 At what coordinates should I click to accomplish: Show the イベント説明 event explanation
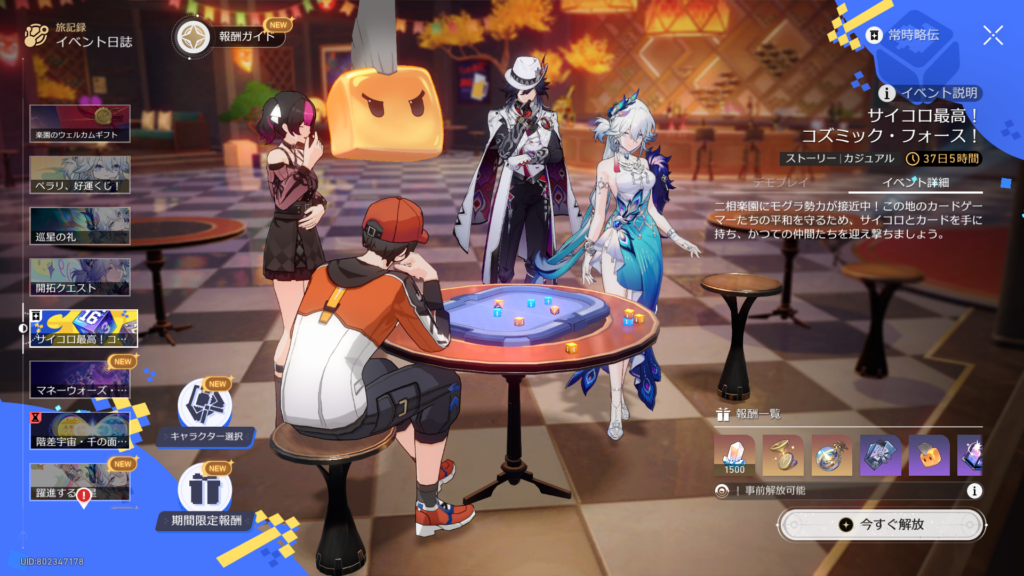pos(929,93)
